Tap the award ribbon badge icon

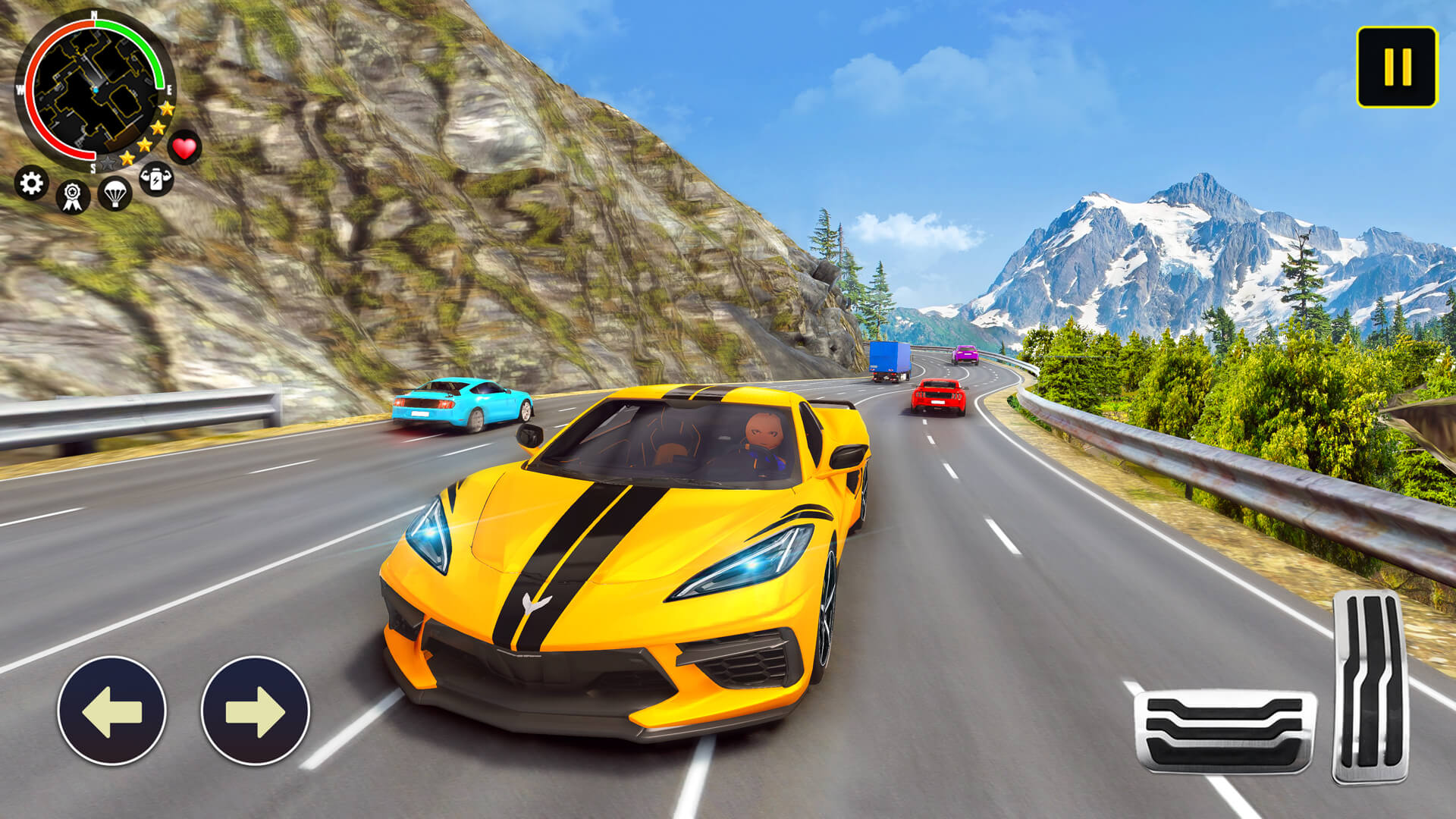[73, 196]
